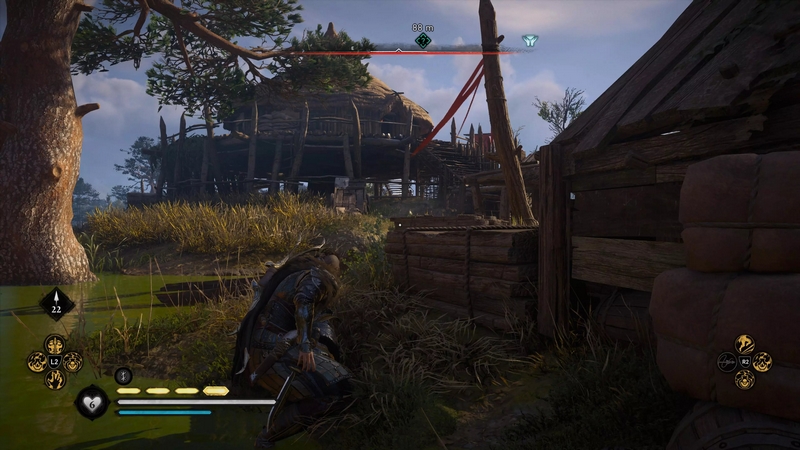Viewport: 800px width, 450px height.
Task: Click the small dark rune icon above the health bar
Action: point(124,376)
